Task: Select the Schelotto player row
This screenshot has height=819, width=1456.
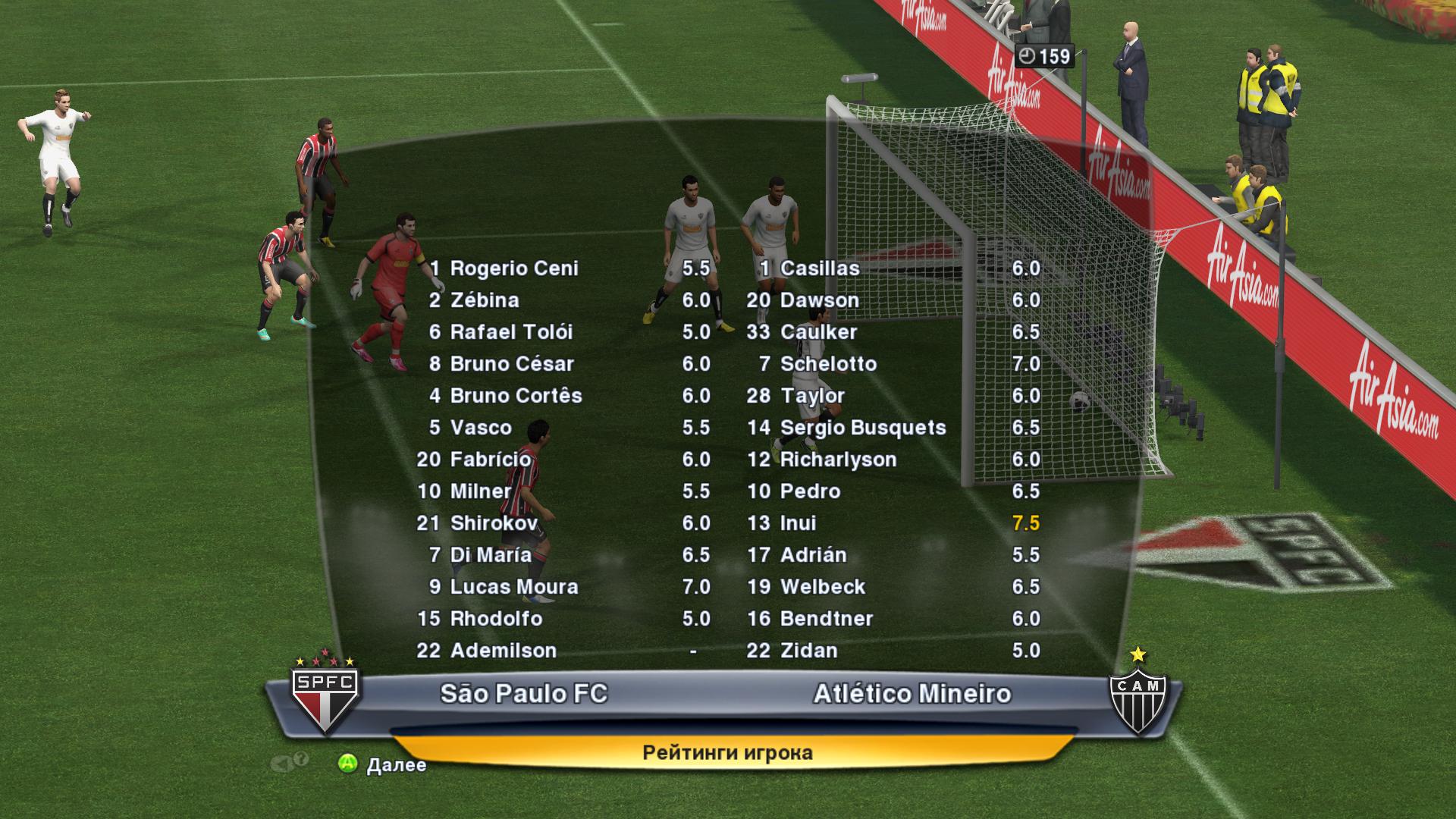Action: point(828,364)
